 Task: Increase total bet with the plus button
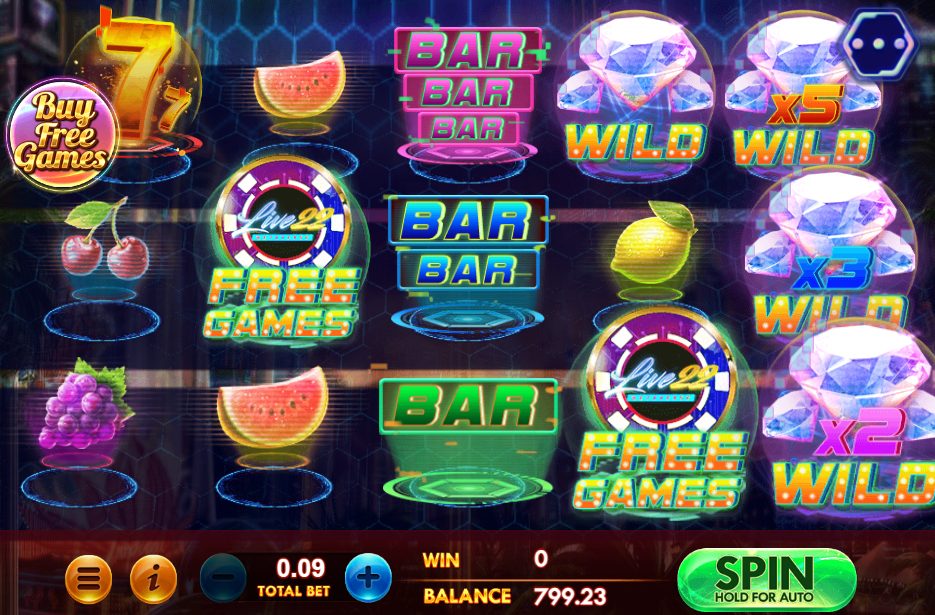[x=368, y=578]
